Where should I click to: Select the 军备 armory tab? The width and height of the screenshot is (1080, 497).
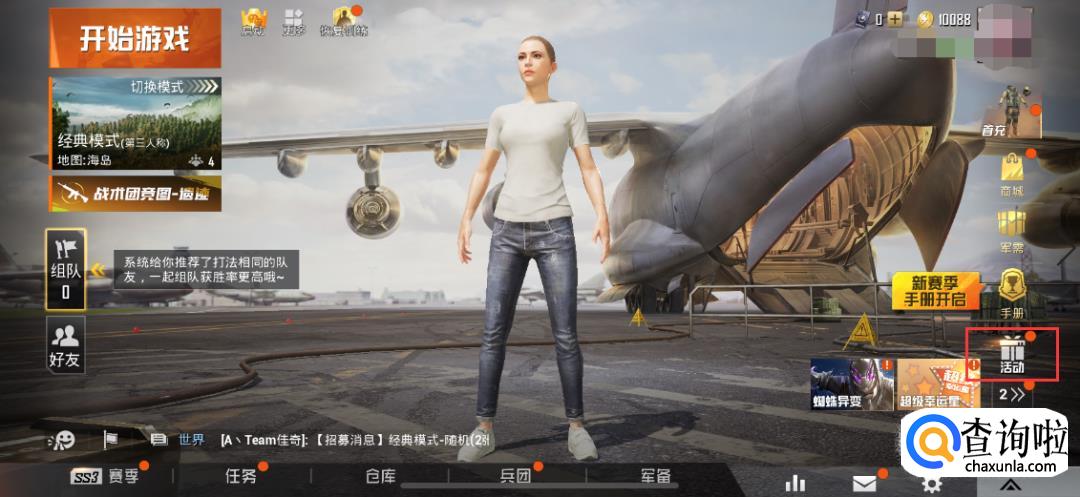tap(656, 477)
